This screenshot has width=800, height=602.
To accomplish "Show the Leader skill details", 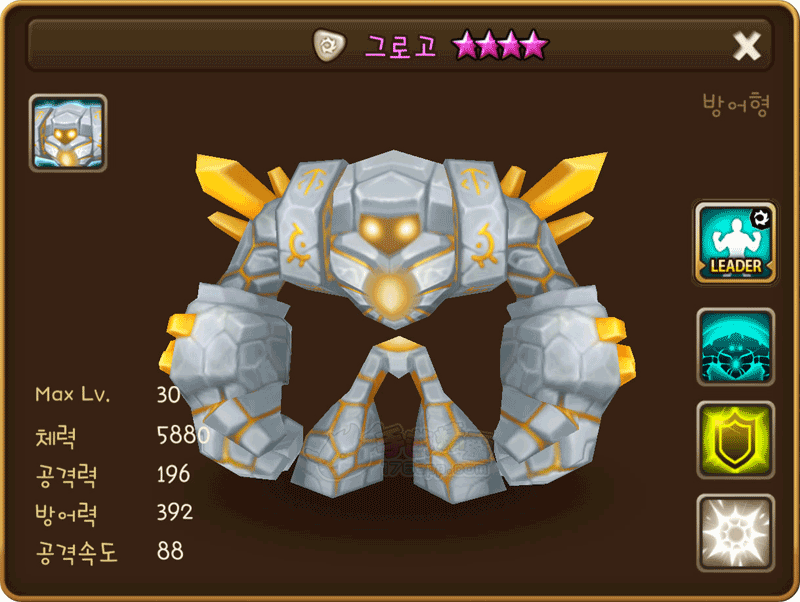I will [x=735, y=242].
